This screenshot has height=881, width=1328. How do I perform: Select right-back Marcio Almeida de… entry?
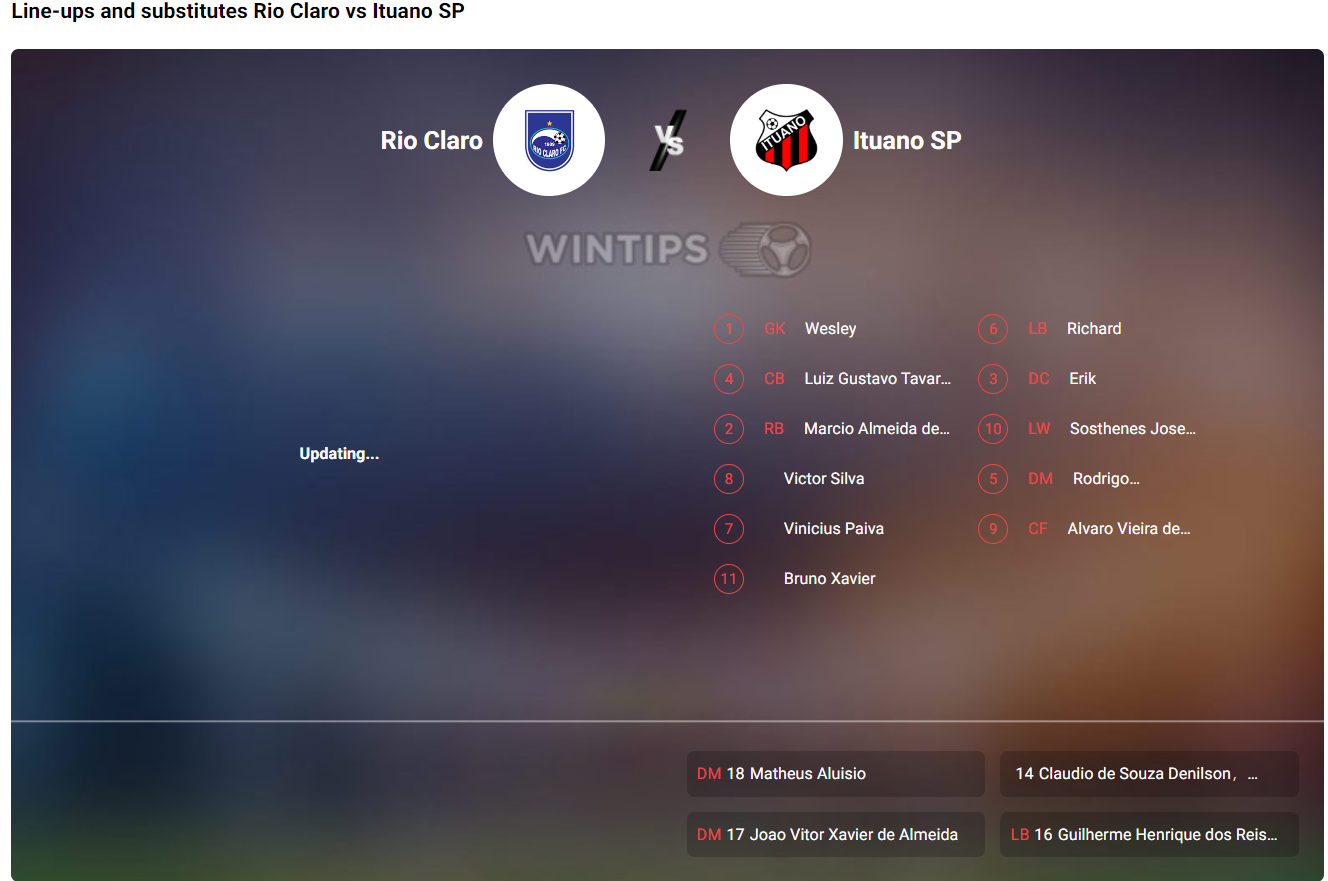tap(876, 429)
